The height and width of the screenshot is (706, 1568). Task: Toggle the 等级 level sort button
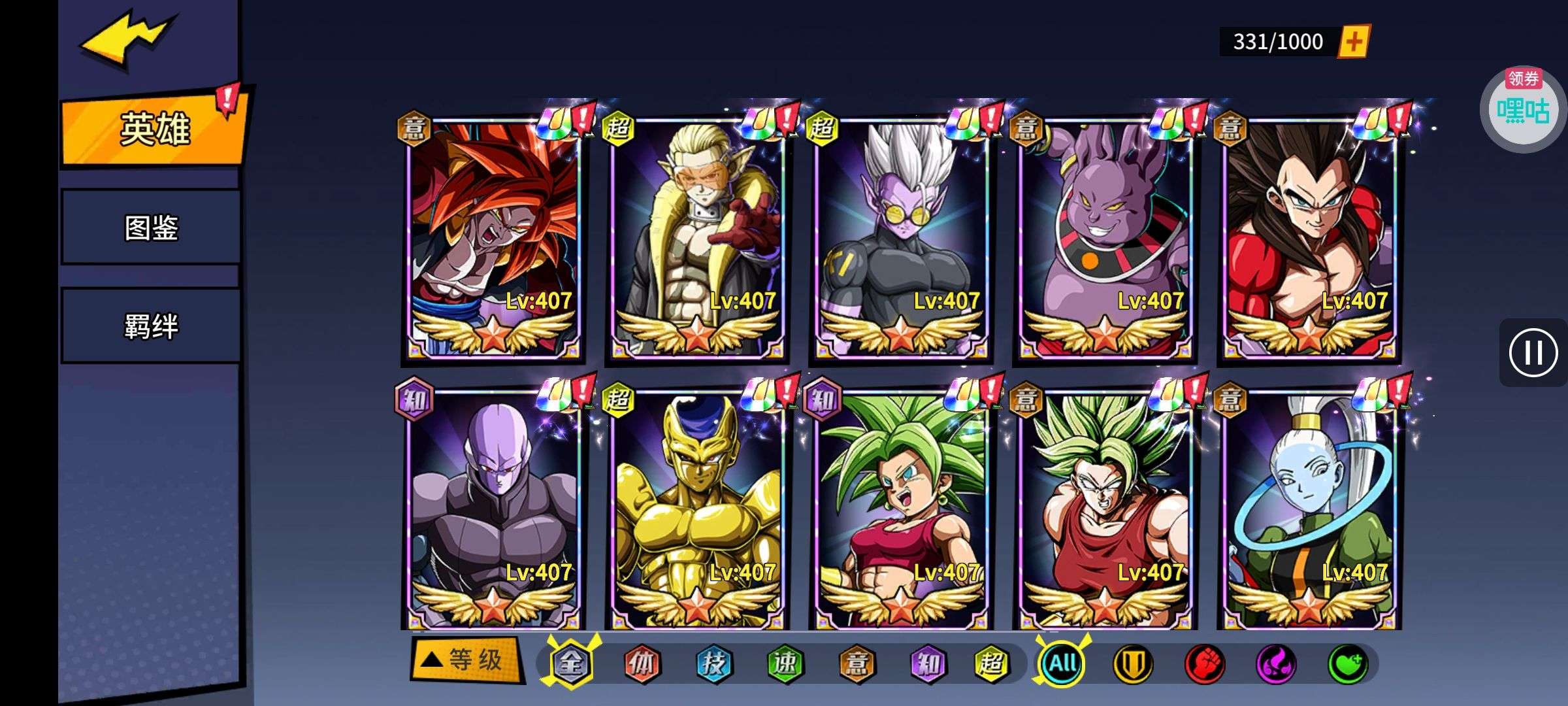pos(466,660)
